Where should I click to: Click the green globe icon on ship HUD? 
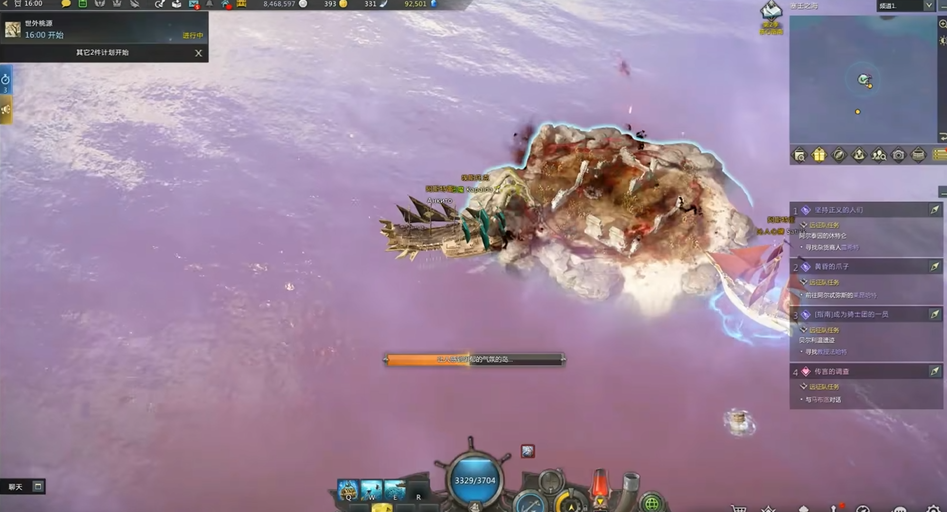click(652, 501)
